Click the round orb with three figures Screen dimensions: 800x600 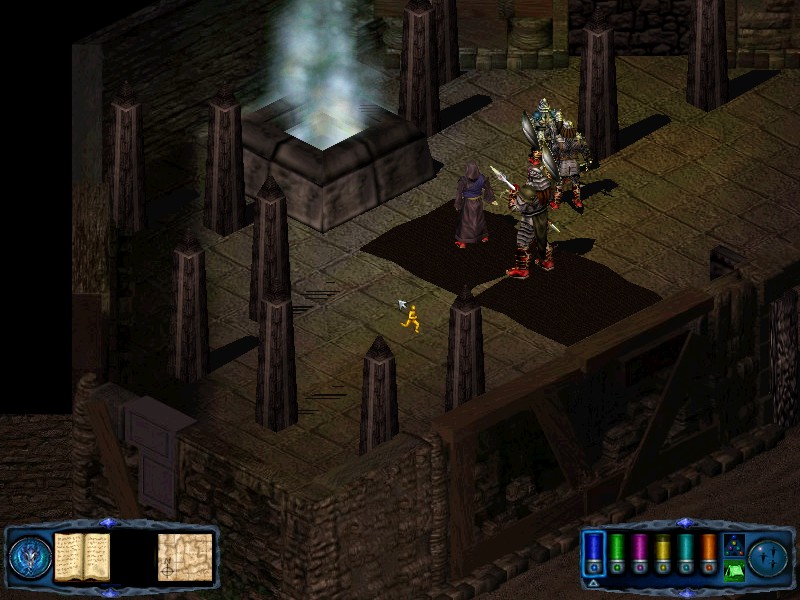click(x=769, y=556)
